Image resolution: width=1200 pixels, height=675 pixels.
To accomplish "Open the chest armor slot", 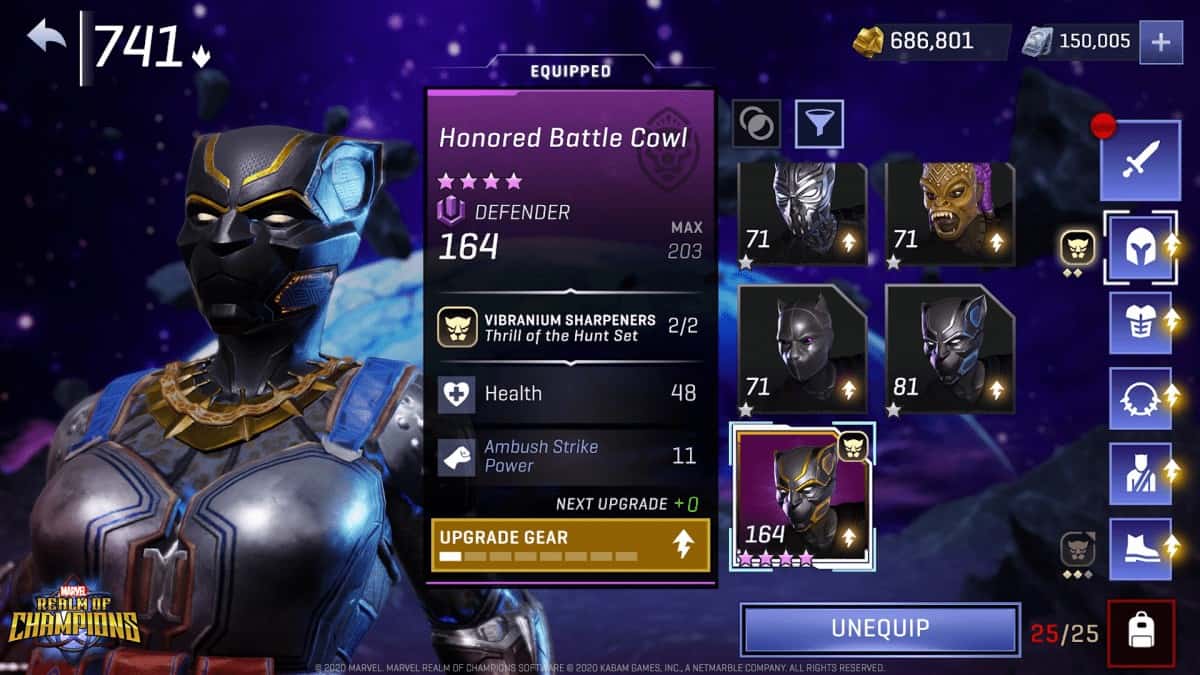I will 1140,322.
